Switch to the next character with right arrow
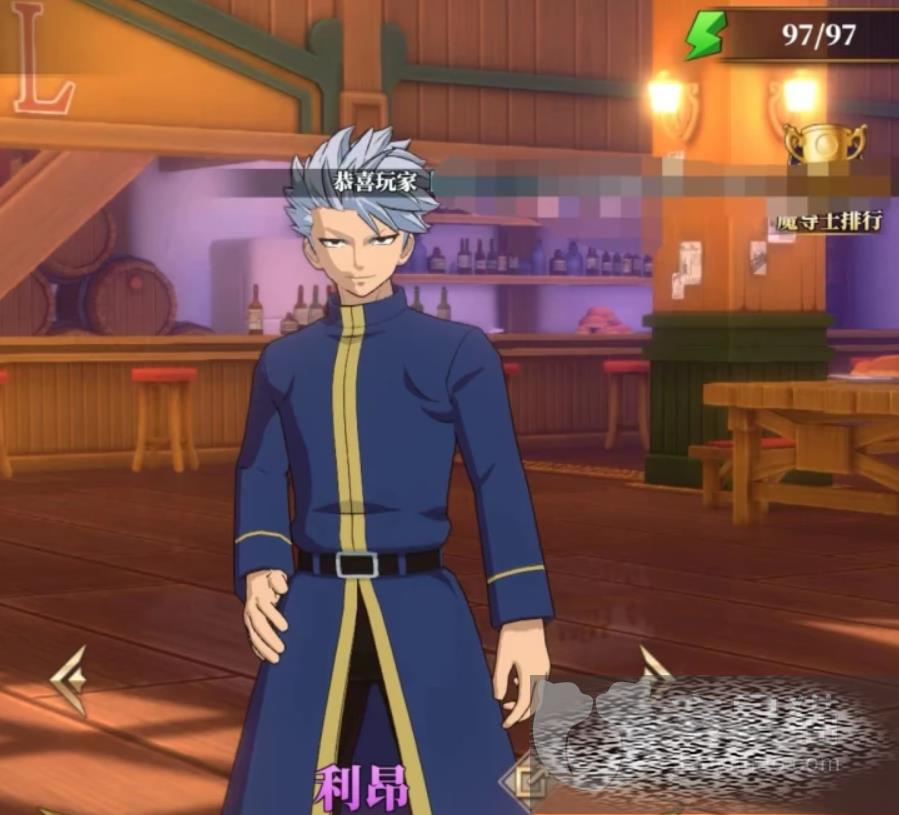The width and height of the screenshot is (899, 815). pos(655,666)
